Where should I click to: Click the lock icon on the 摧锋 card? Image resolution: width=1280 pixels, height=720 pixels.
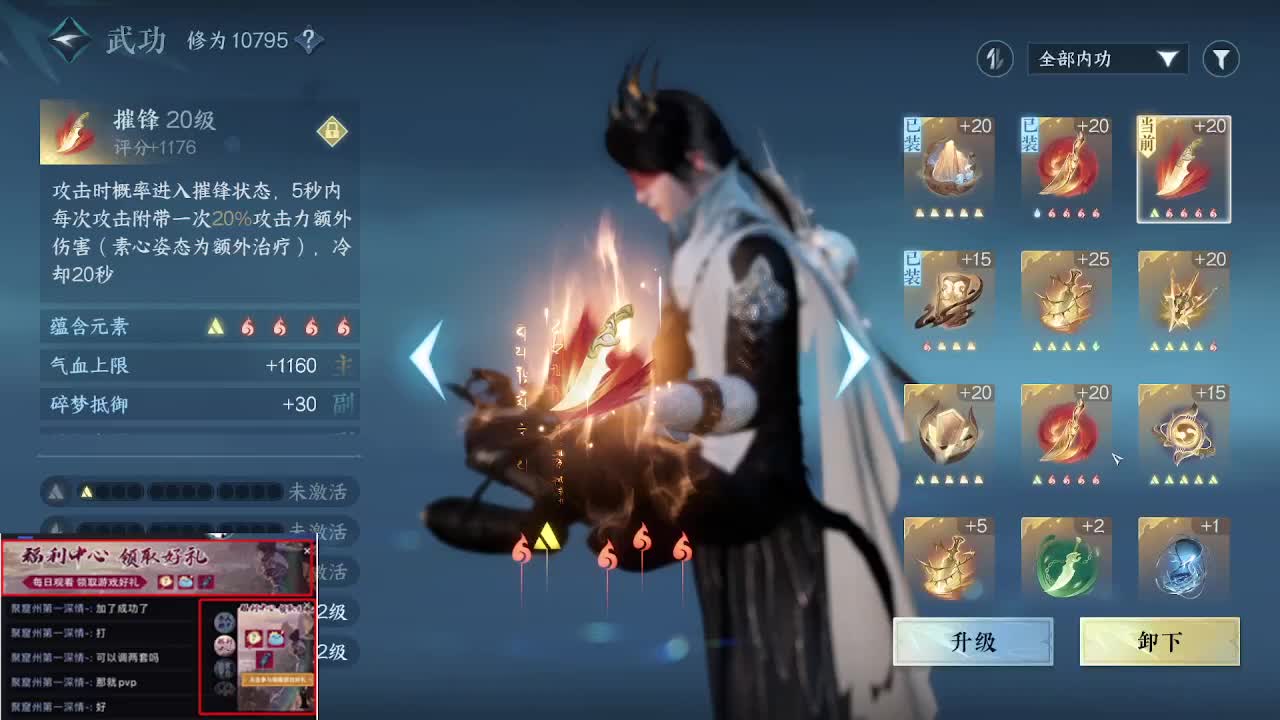[x=331, y=133]
